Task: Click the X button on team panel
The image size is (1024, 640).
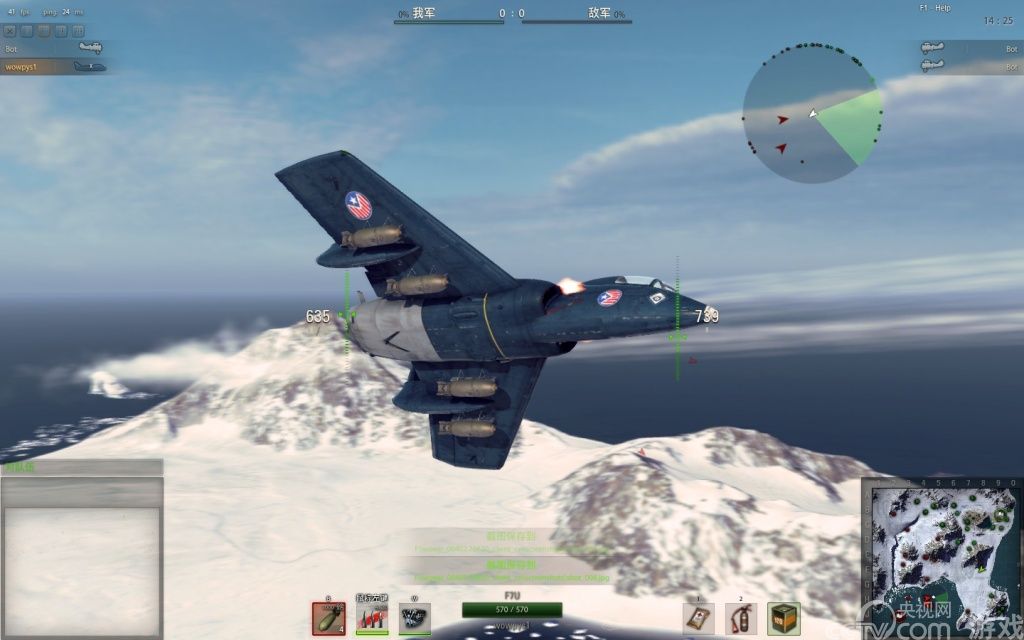Action: pyautogui.click(x=11, y=31)
